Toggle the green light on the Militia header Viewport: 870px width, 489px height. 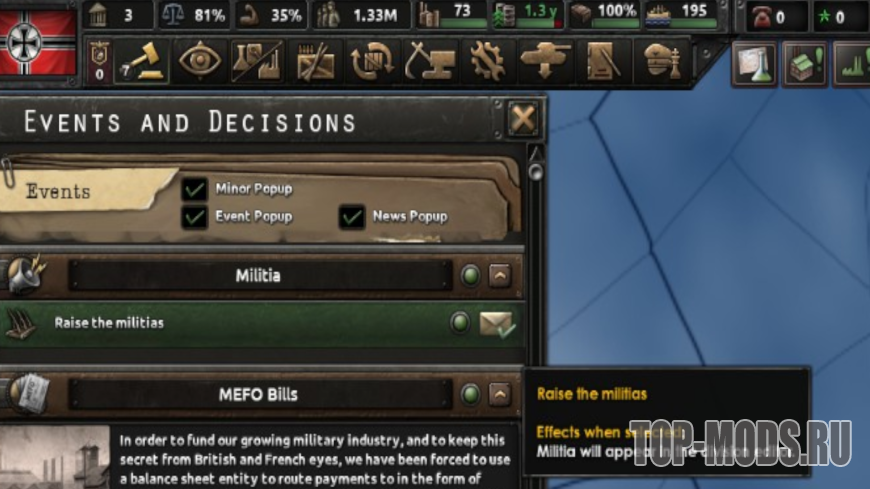pyautogui.click(x=470, y=275)
